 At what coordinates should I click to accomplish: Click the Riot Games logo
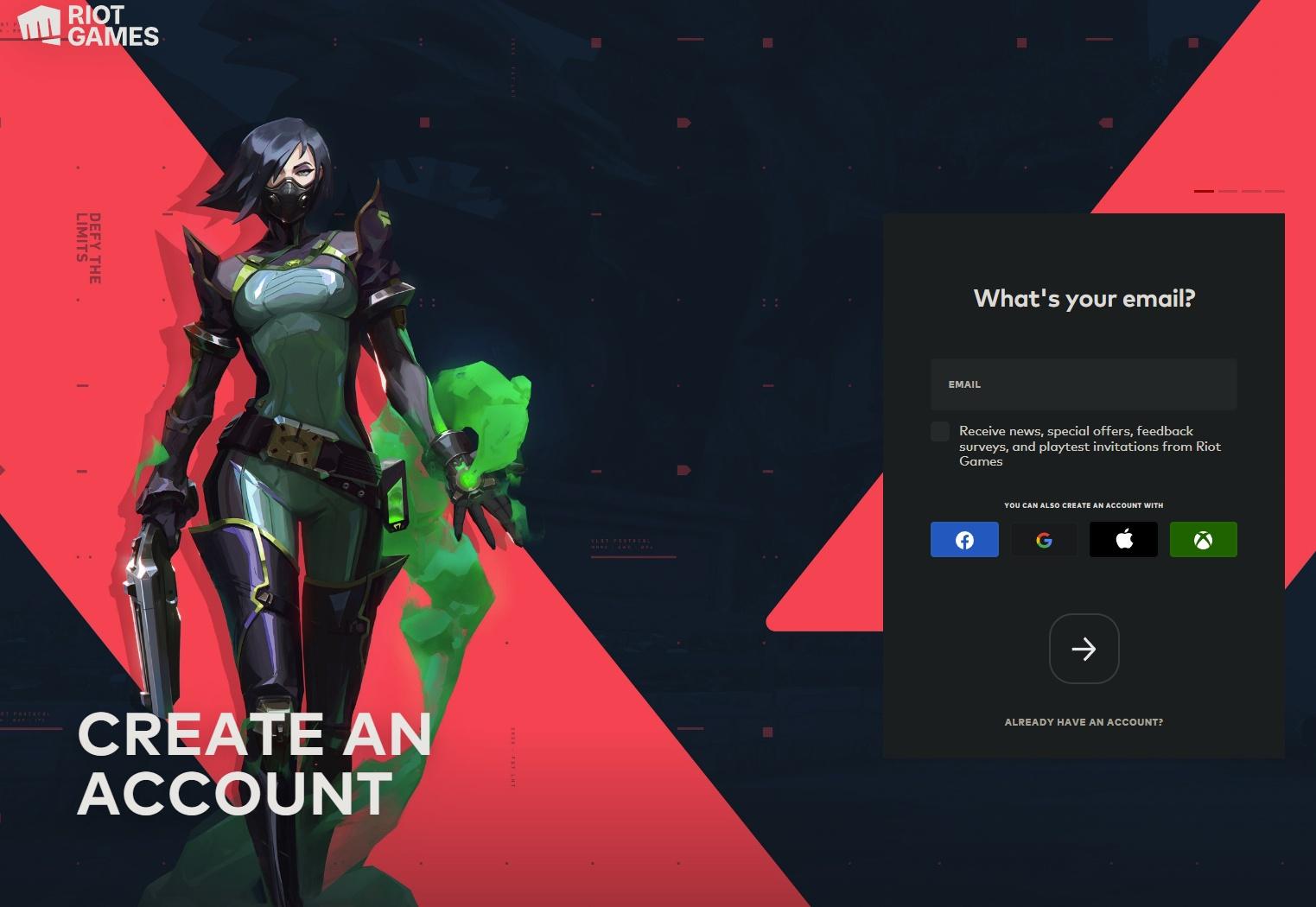pyautogui.click(x=86, y=26)
